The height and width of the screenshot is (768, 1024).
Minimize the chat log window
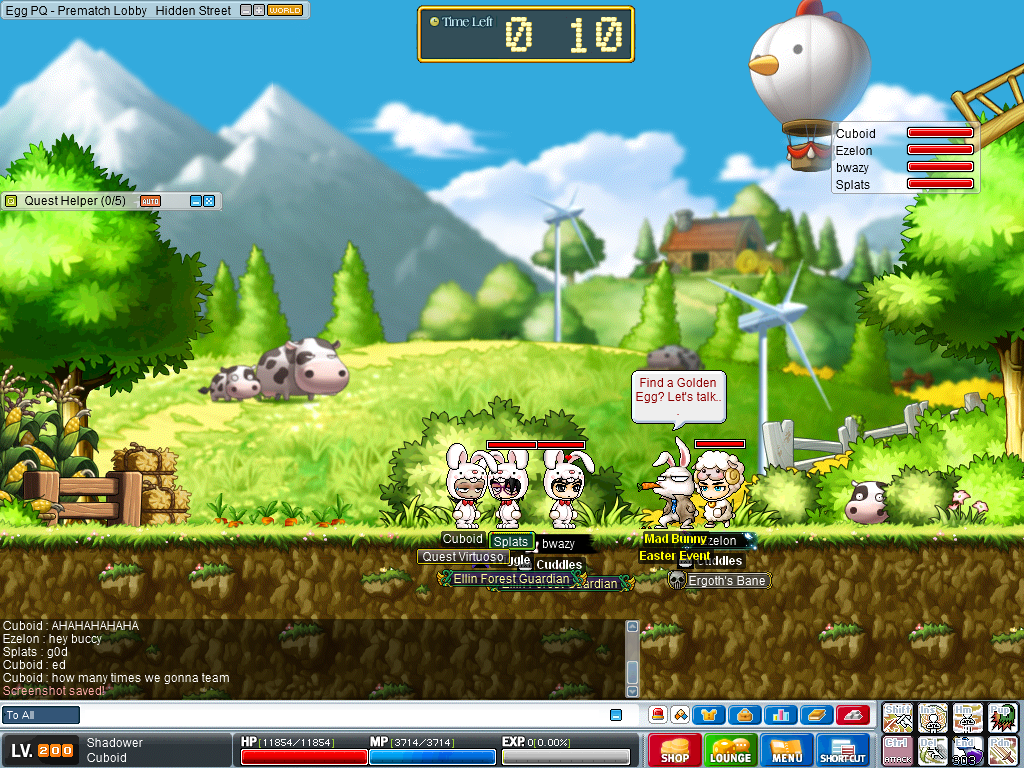click(616, 715)
